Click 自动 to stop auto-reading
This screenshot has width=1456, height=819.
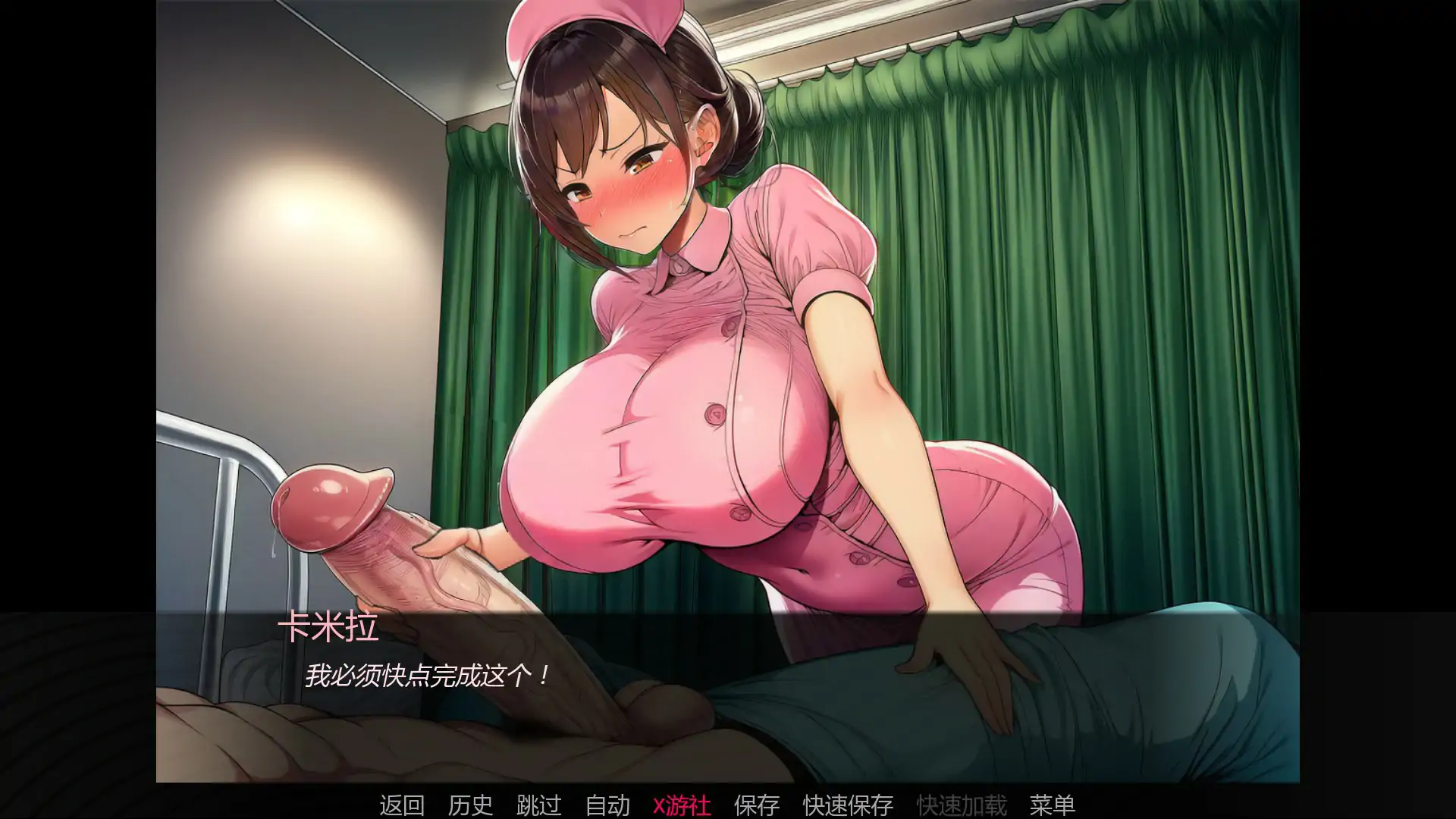(x=607, y=806)
